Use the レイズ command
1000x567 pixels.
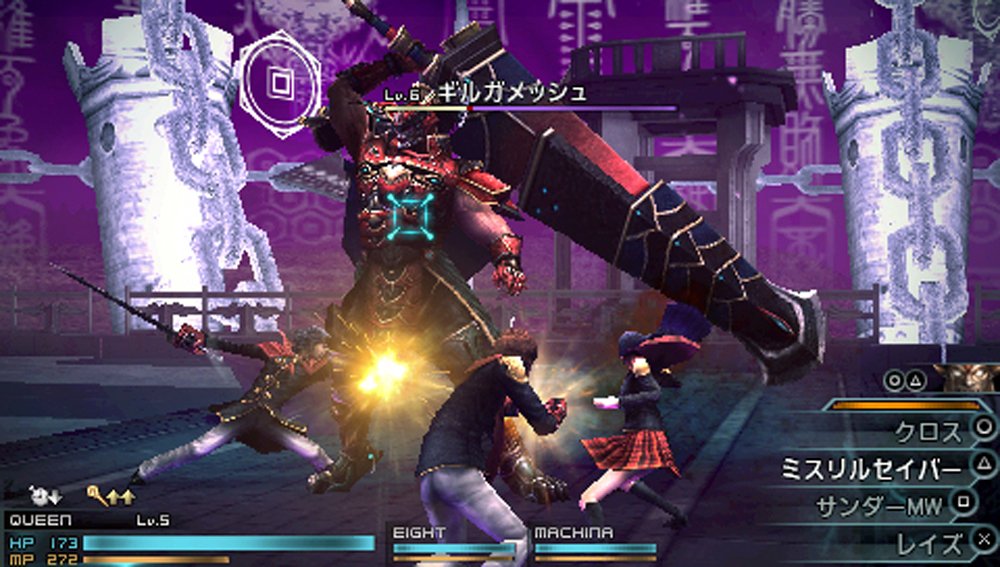coord(930,543)
